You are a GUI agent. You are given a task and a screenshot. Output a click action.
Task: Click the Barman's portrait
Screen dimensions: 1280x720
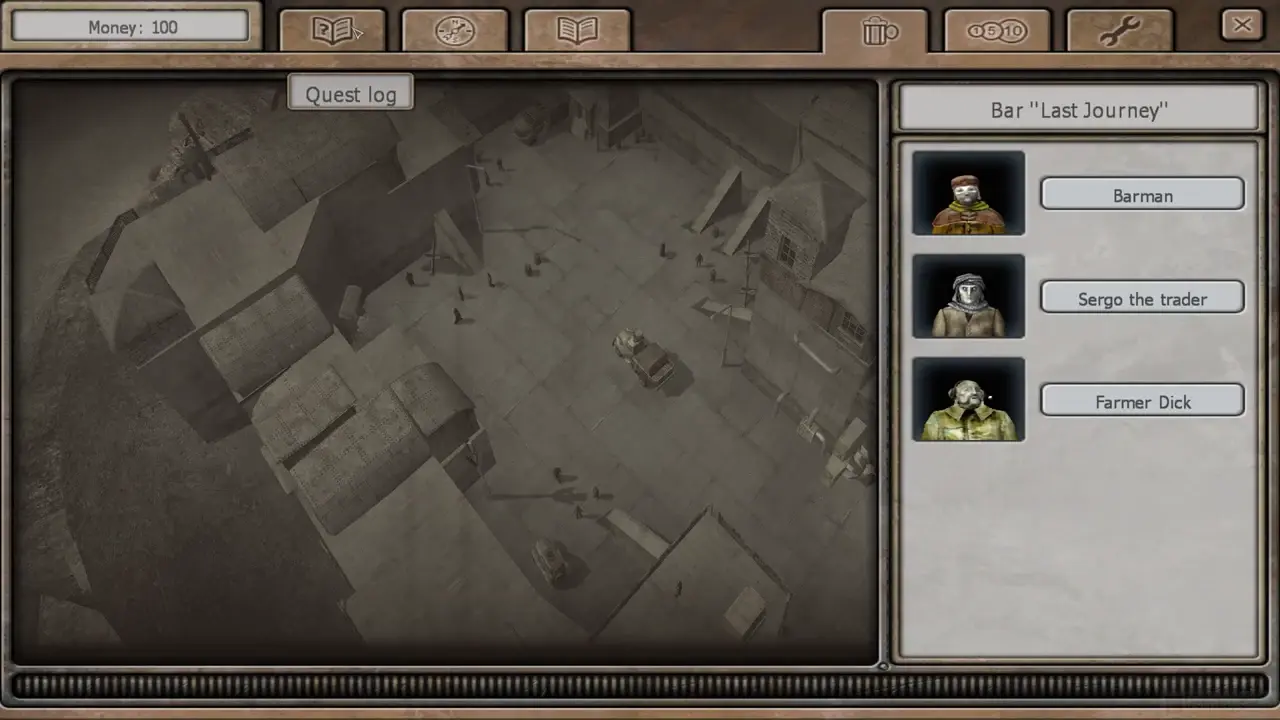pos(968,193)
